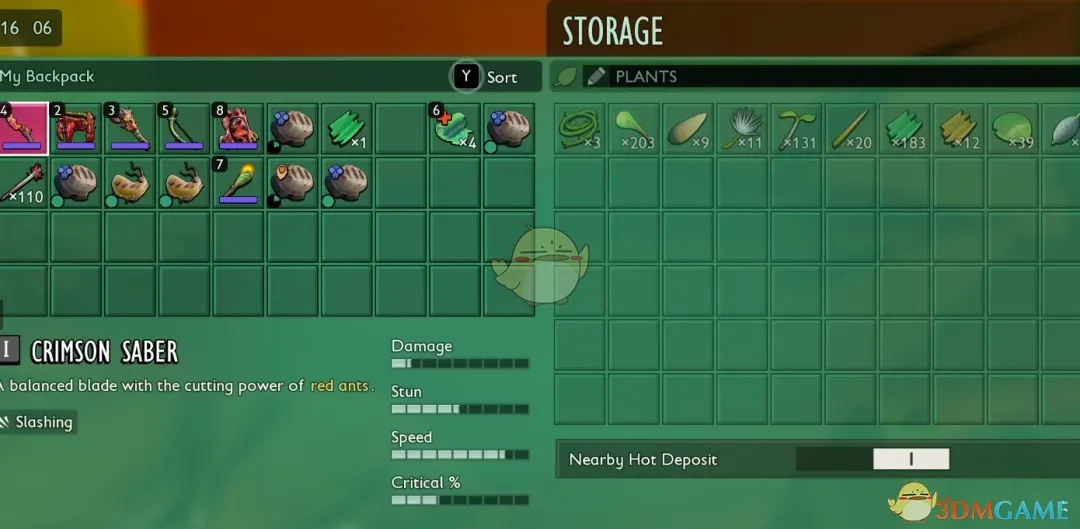Select the clover leaf stack of 39
This screenshot has height=529, width=1080.
tap(1012, 129)
